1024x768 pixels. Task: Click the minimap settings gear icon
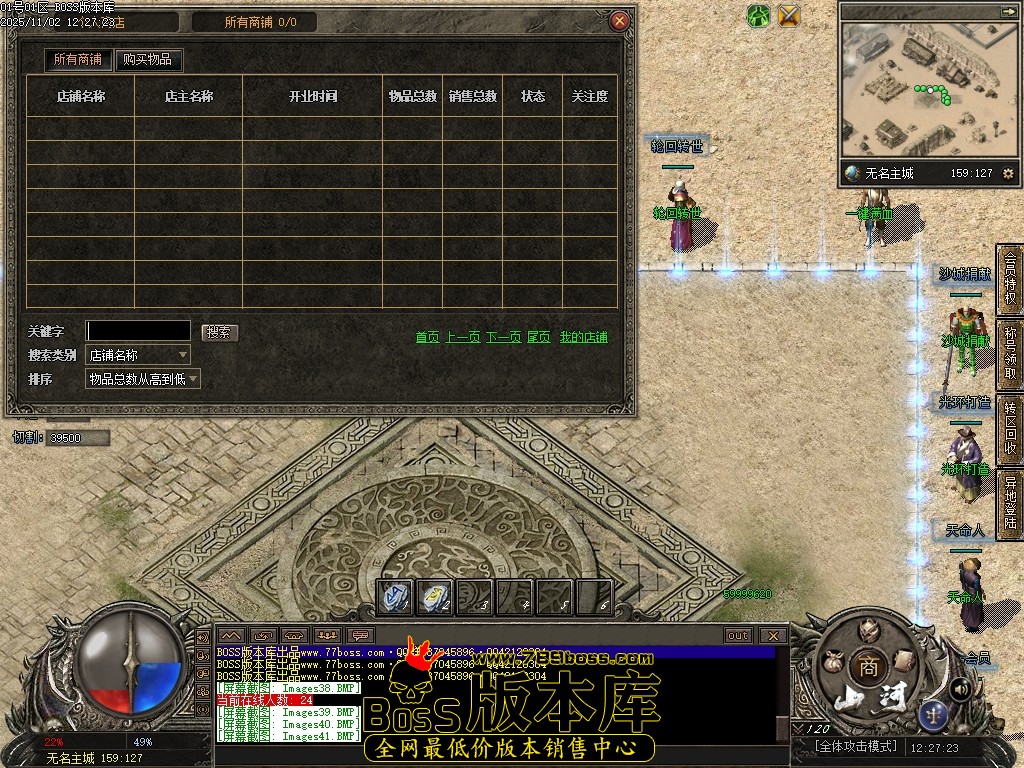click(x=1008, y=174)
